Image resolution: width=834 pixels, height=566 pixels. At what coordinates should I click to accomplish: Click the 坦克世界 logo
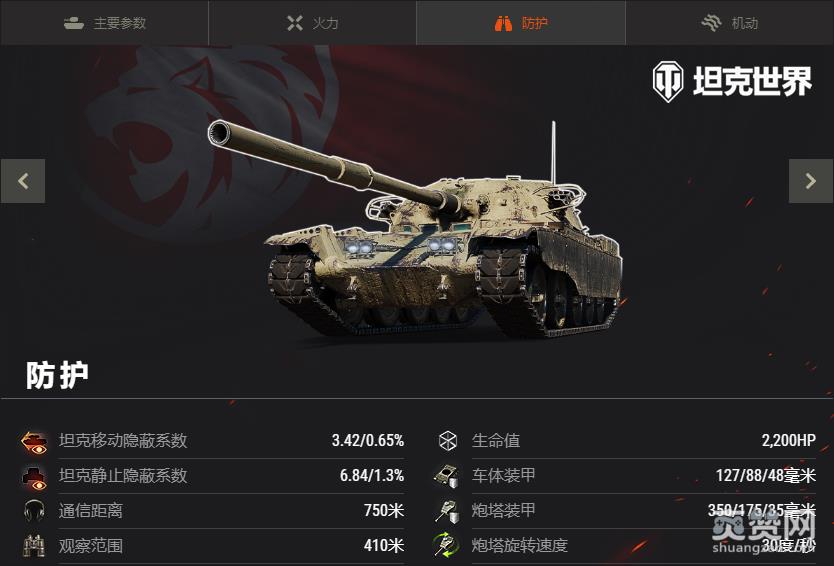point(732,82)
